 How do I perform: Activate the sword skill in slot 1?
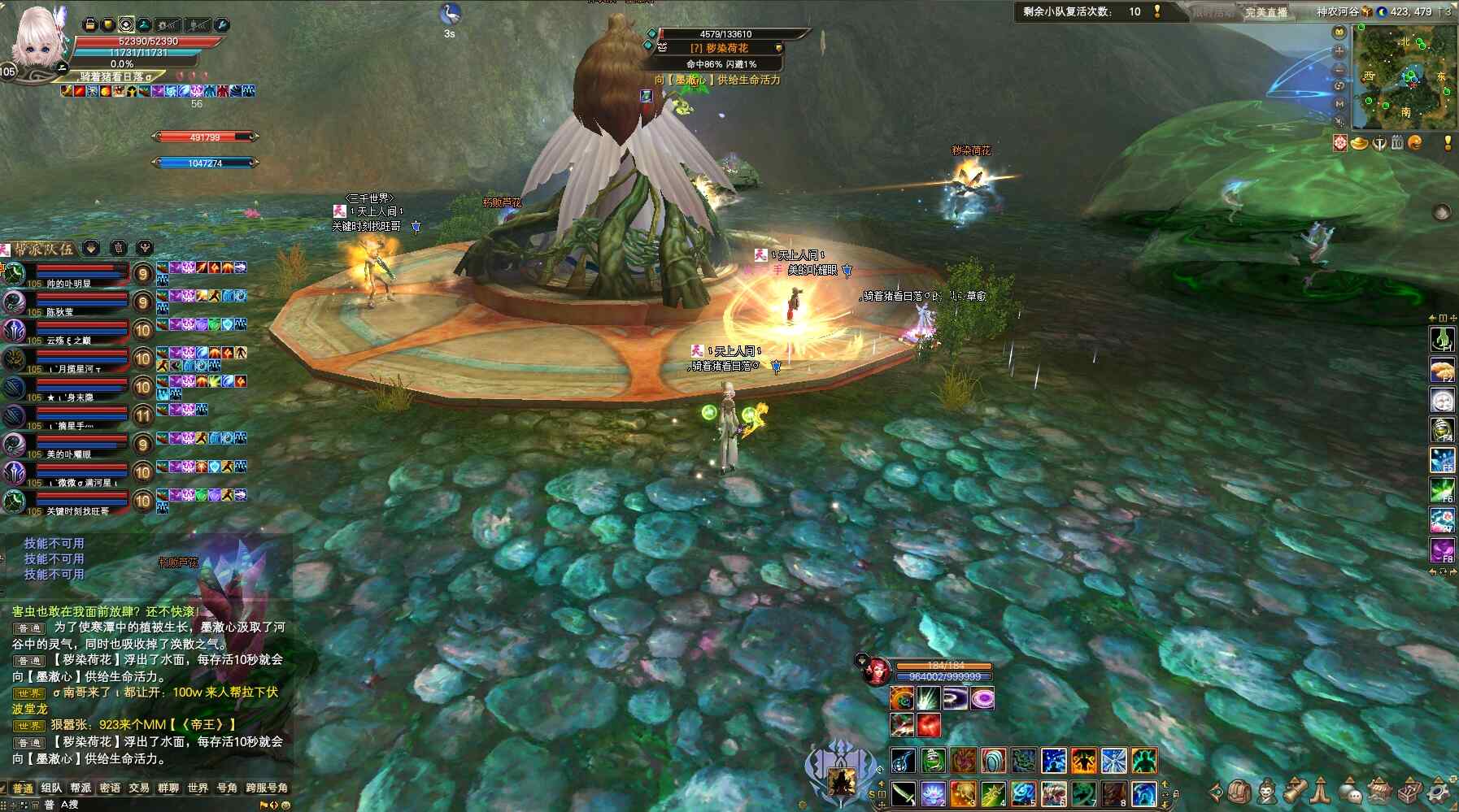click(x=903, y=792)
